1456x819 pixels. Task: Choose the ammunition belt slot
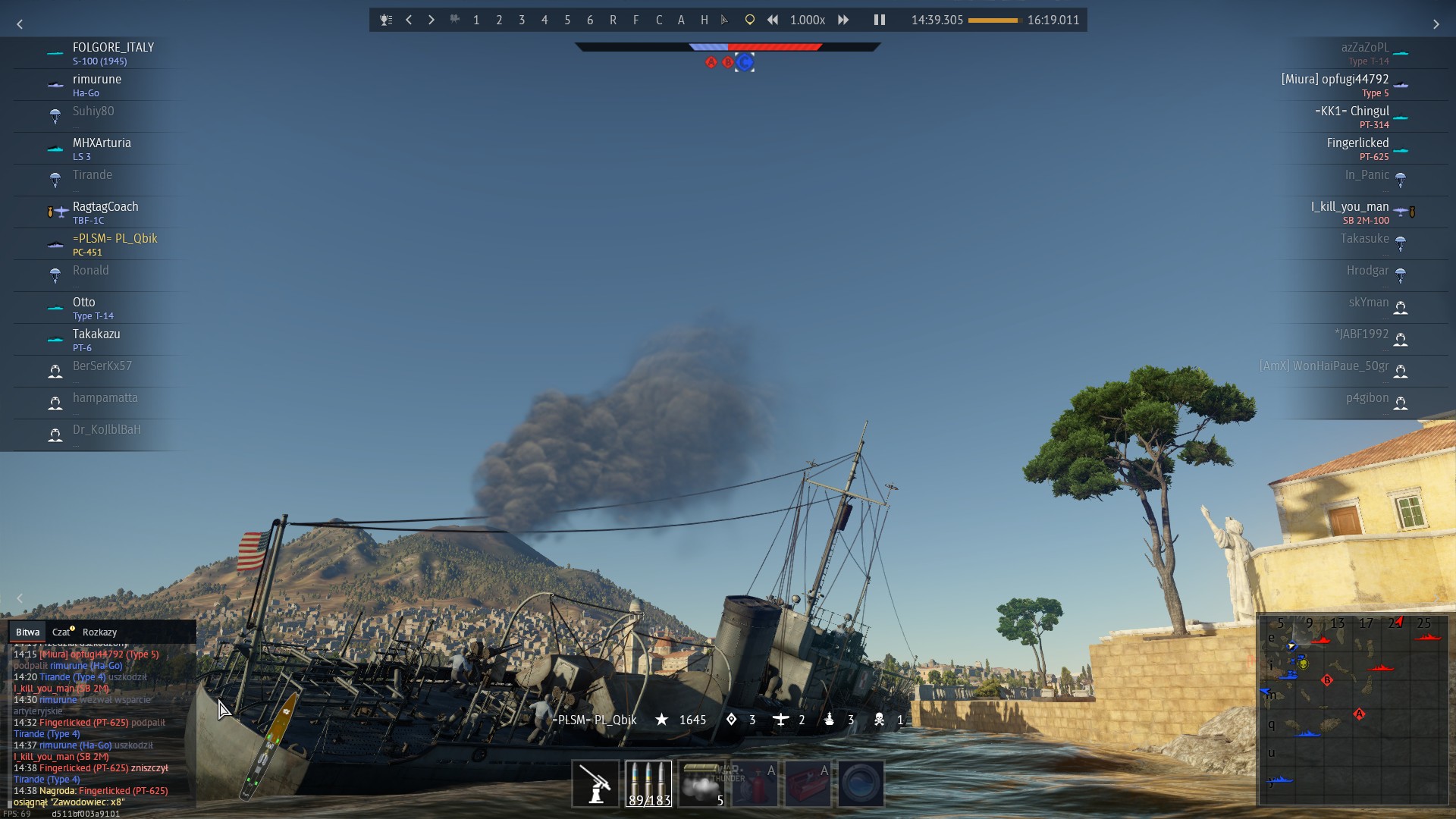(x=649, y=784)
